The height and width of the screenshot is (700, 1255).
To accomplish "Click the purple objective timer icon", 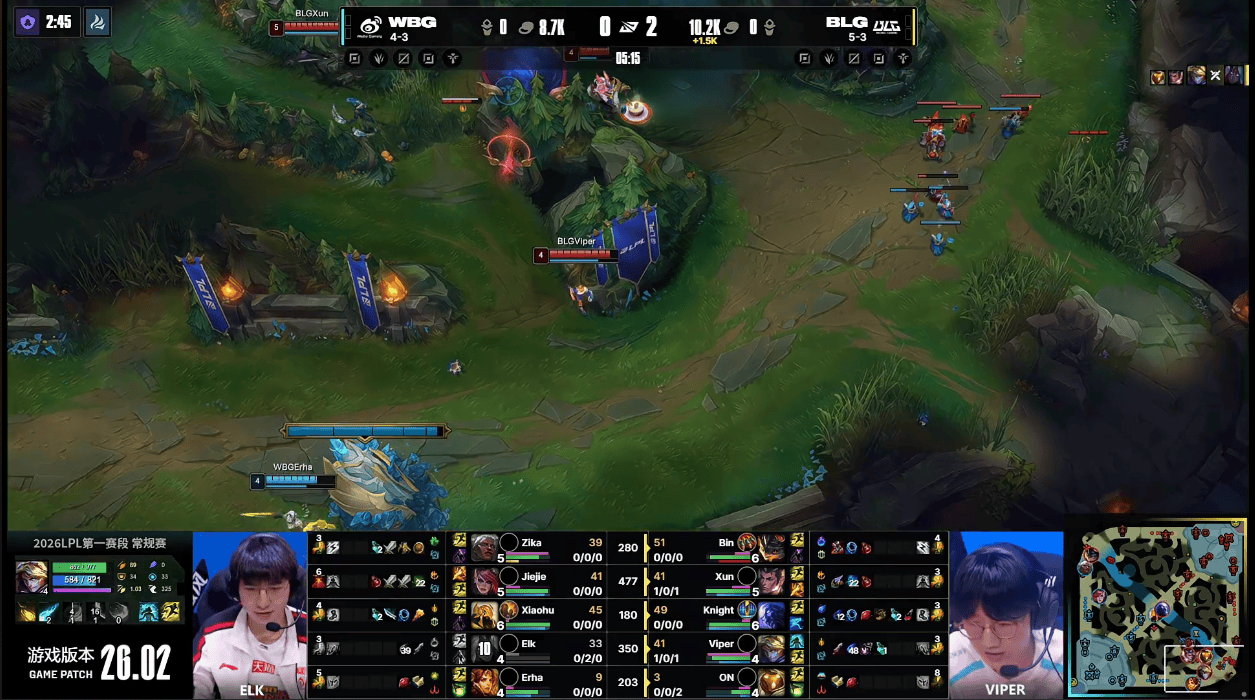I will pos(28,22).
